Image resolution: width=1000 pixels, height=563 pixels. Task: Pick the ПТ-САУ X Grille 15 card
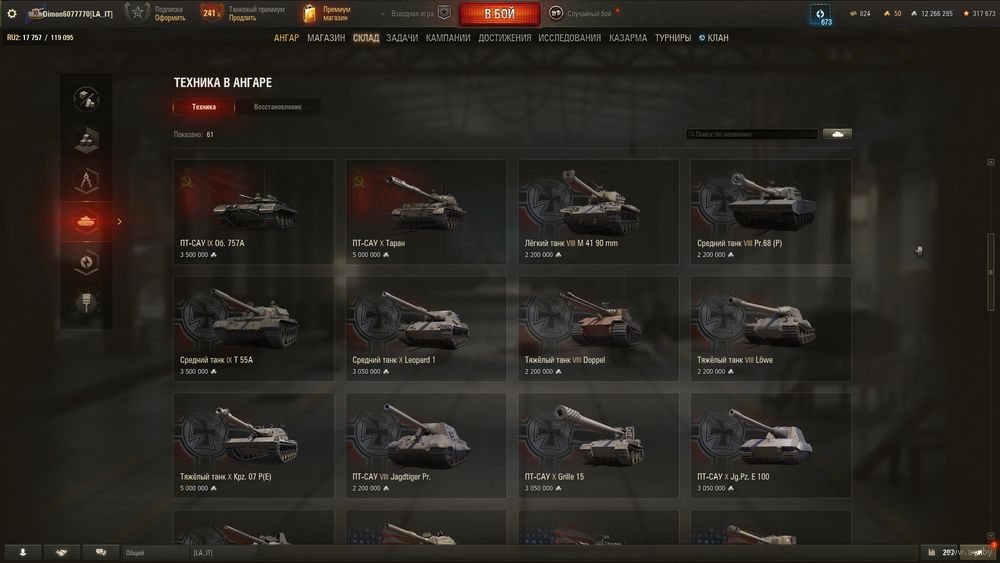(x=598, y=445)
